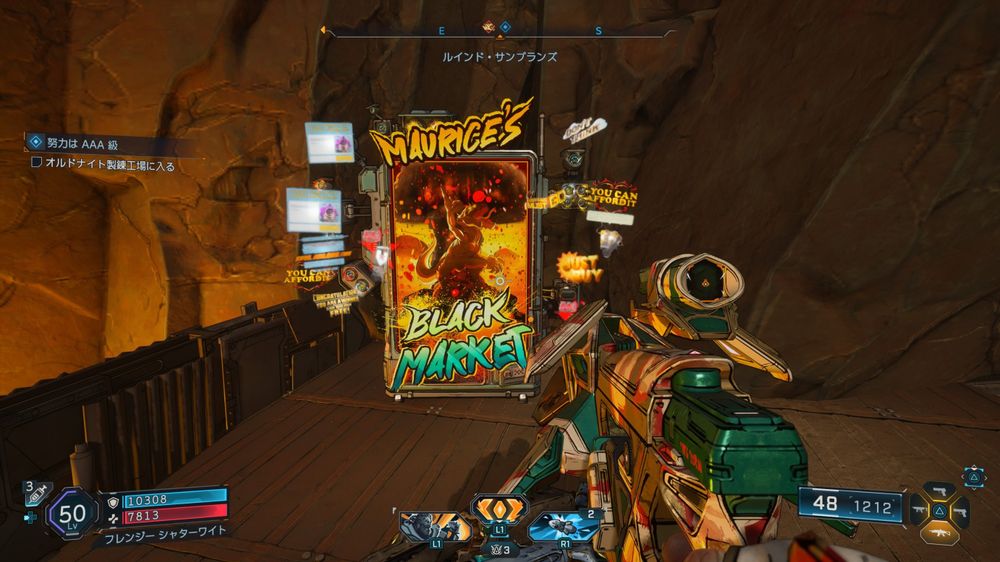Activate the blue ordnance skill icon

click(560, 526)
